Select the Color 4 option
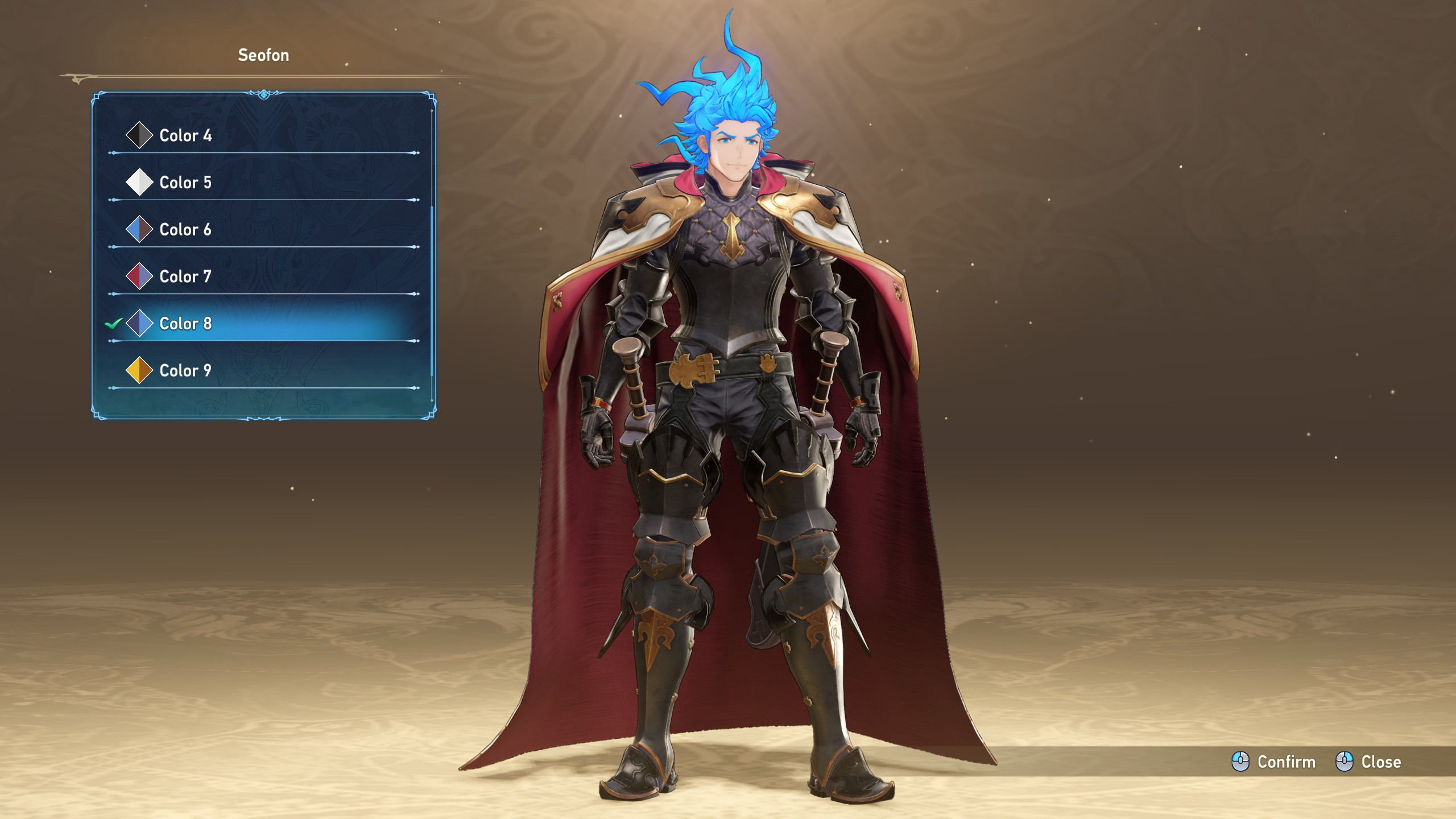Image resolution: width=1456 pixels, height=819 pixels. point(185,135)
